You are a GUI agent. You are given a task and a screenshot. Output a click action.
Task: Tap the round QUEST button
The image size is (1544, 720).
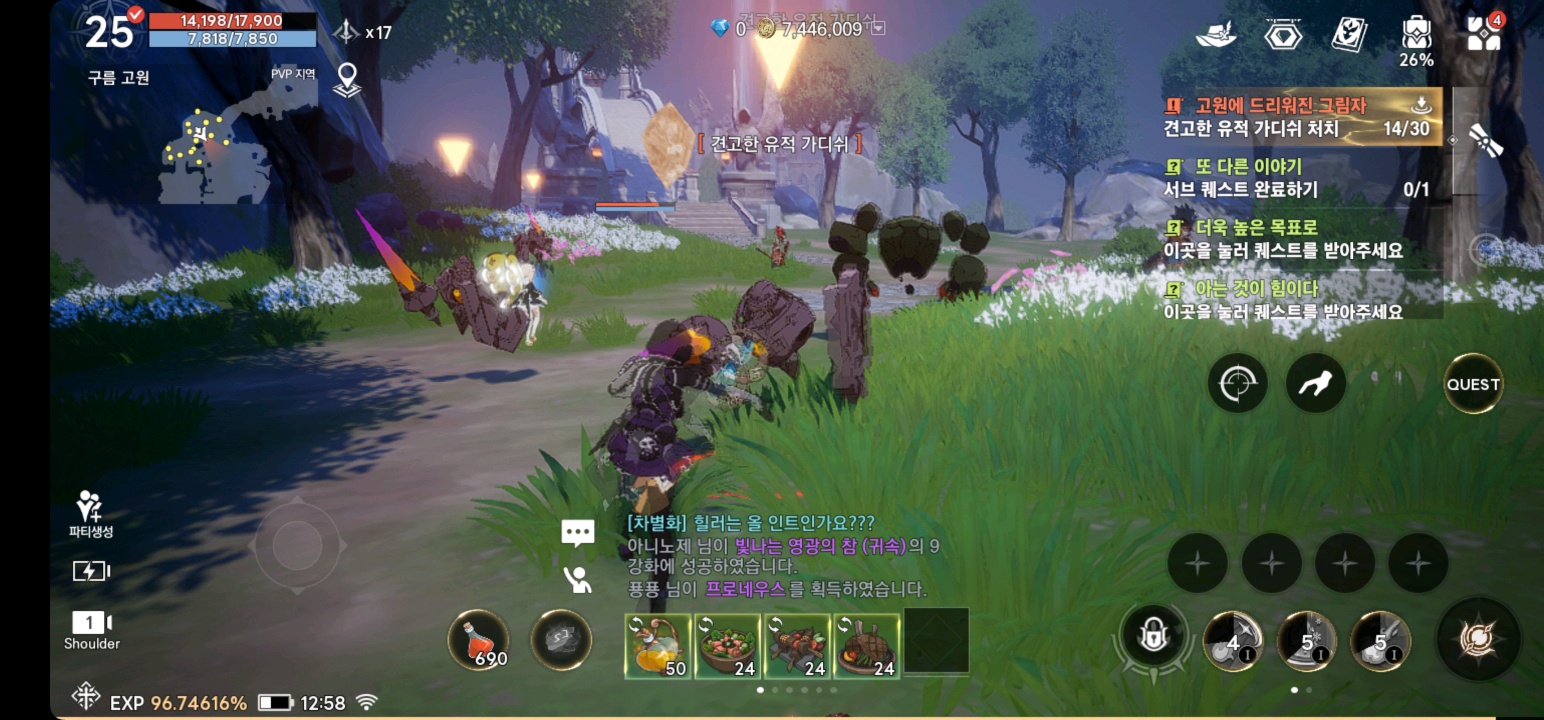1473,384
